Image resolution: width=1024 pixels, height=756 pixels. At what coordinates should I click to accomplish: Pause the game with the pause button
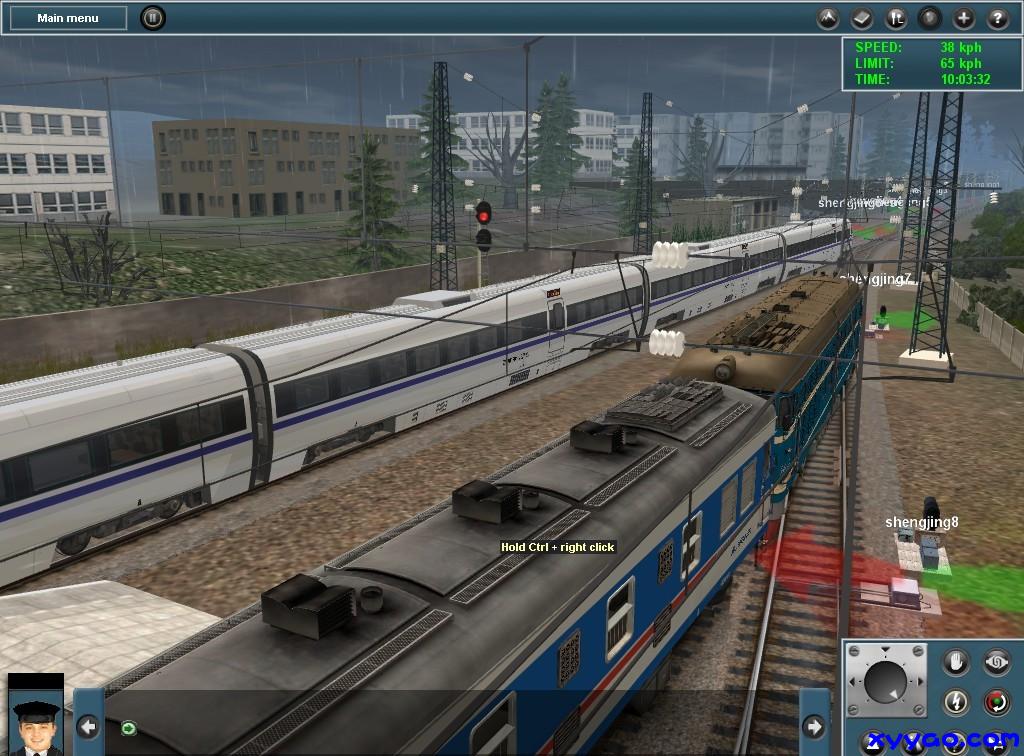pos(152,17)
